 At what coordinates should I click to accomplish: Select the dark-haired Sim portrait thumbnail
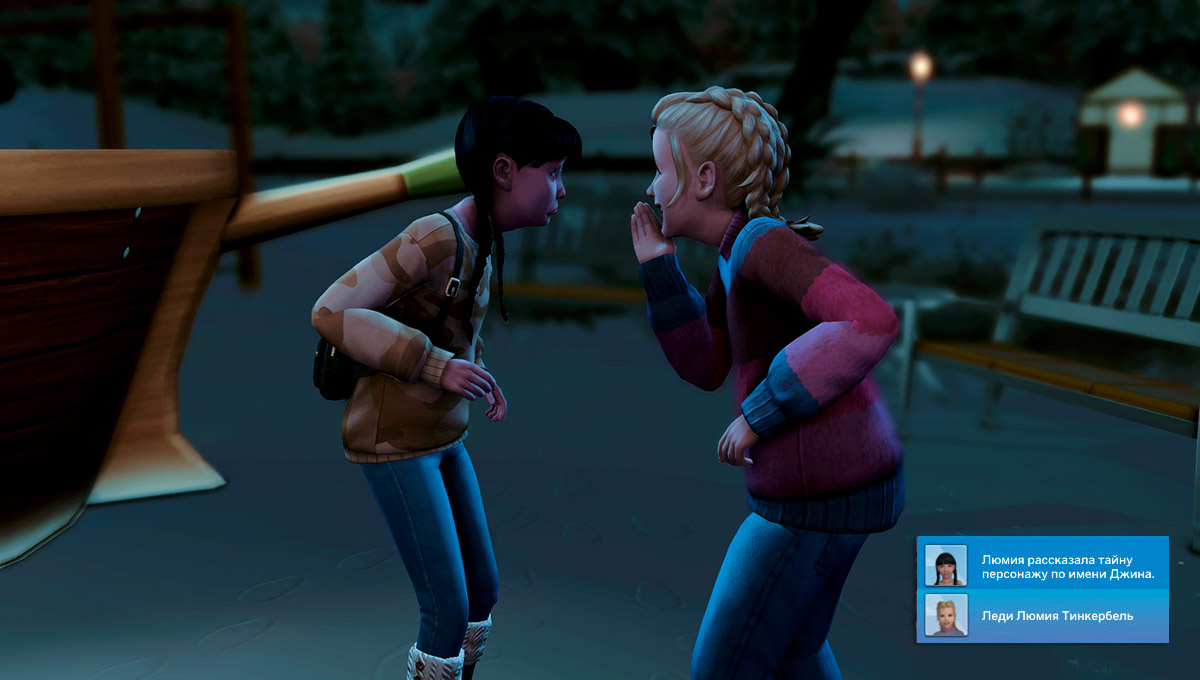pyautogui.click(x=945, y=565)
